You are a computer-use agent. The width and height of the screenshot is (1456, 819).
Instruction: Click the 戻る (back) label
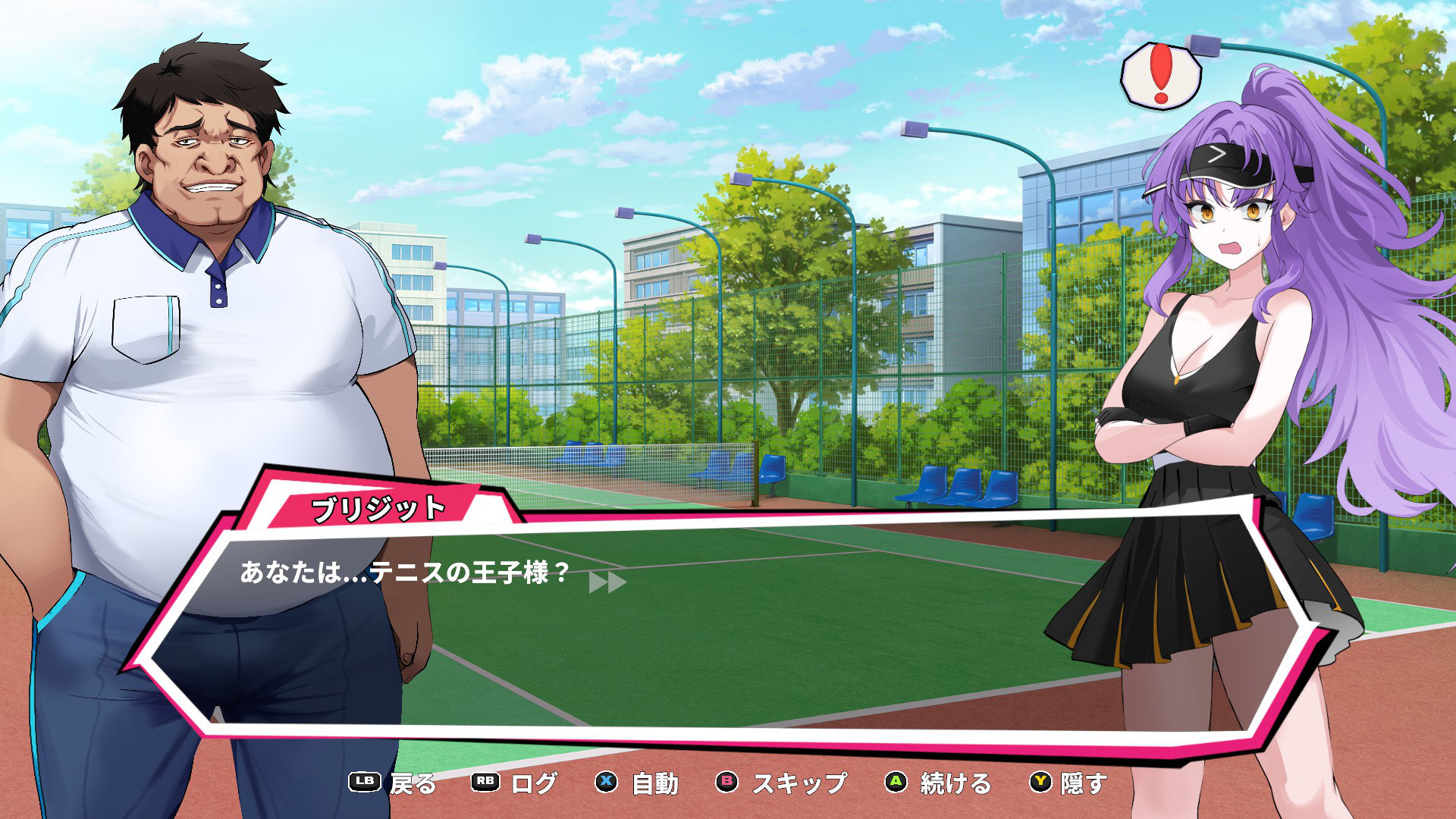click(x=413, y=783)
